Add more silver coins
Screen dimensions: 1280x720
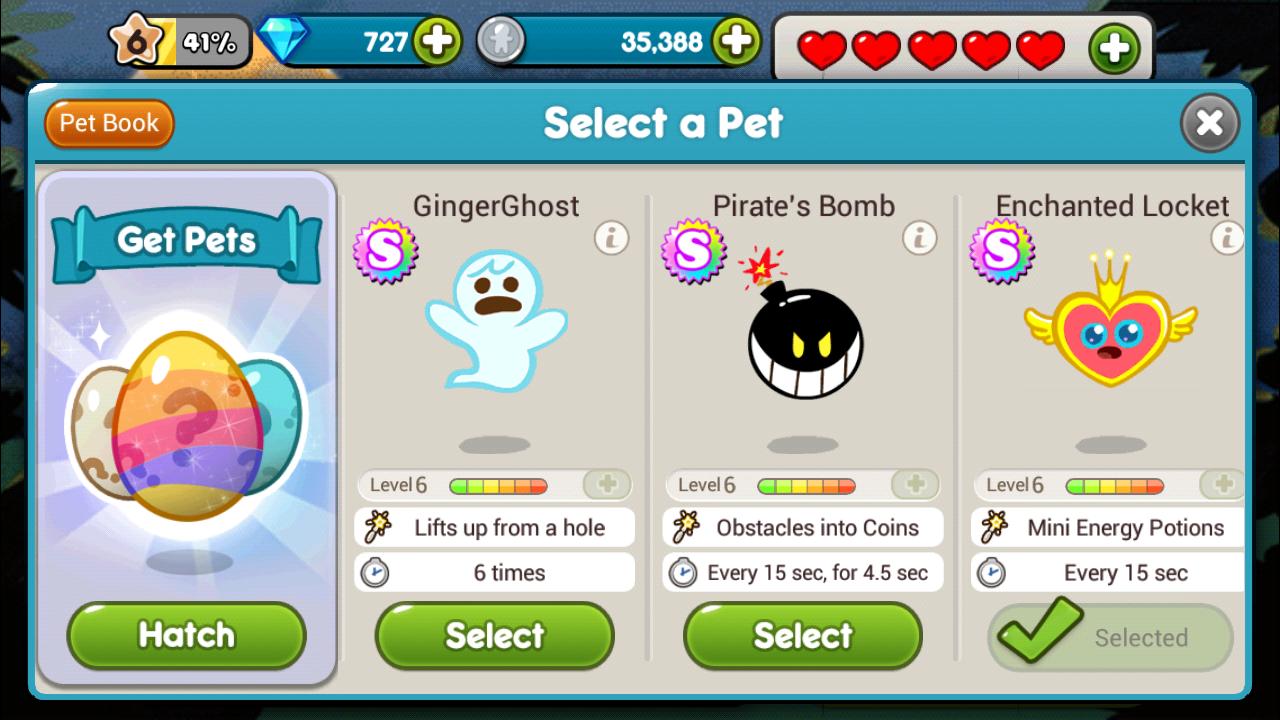[x=736, y=41]
